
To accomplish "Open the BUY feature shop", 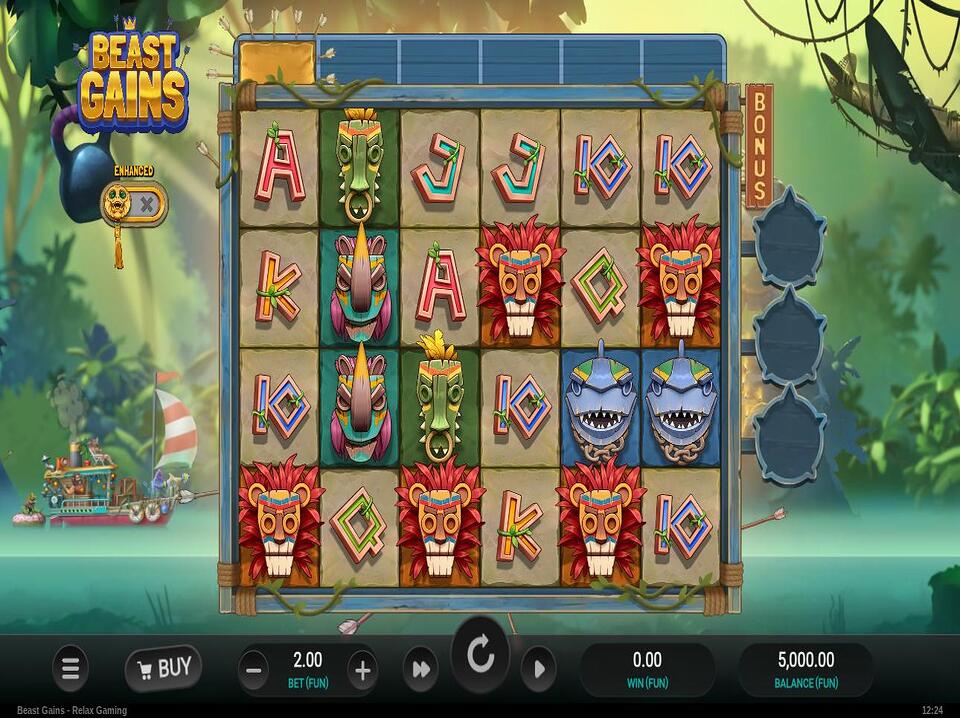I will point(163,668).
